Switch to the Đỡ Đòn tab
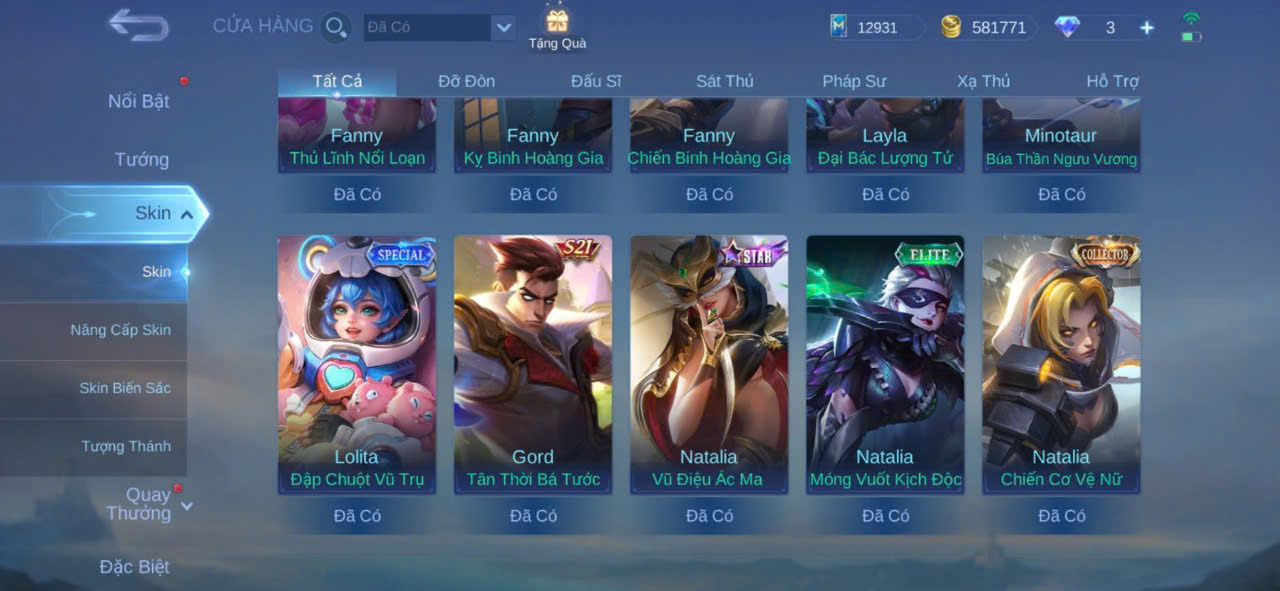Viewport: 1280px width, 591px height. coord(466,81)
